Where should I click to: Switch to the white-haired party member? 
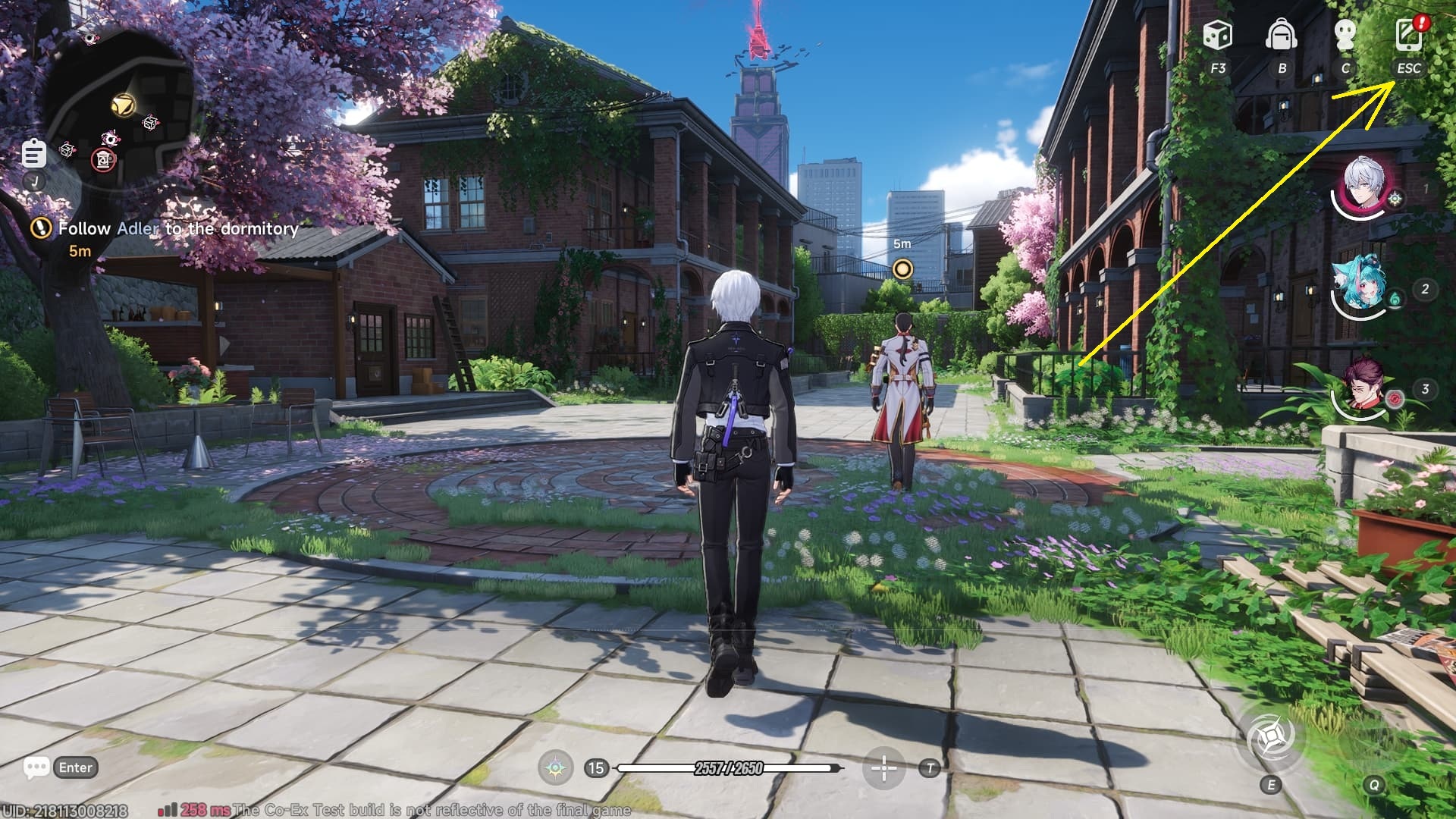click(x=1363, y=187)
